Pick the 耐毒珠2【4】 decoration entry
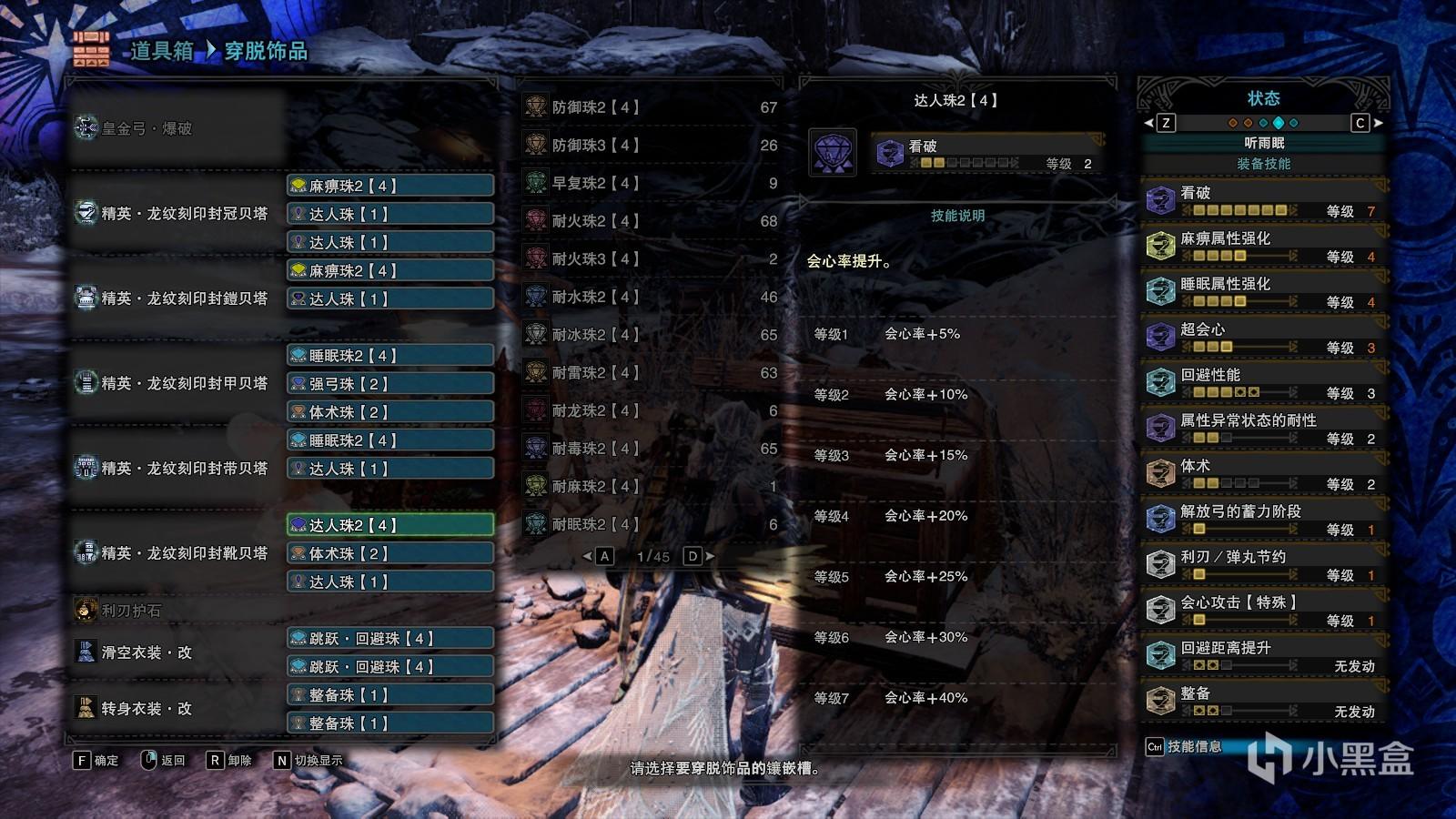This screenshot has width=1456, height=819. coord(650,449)
